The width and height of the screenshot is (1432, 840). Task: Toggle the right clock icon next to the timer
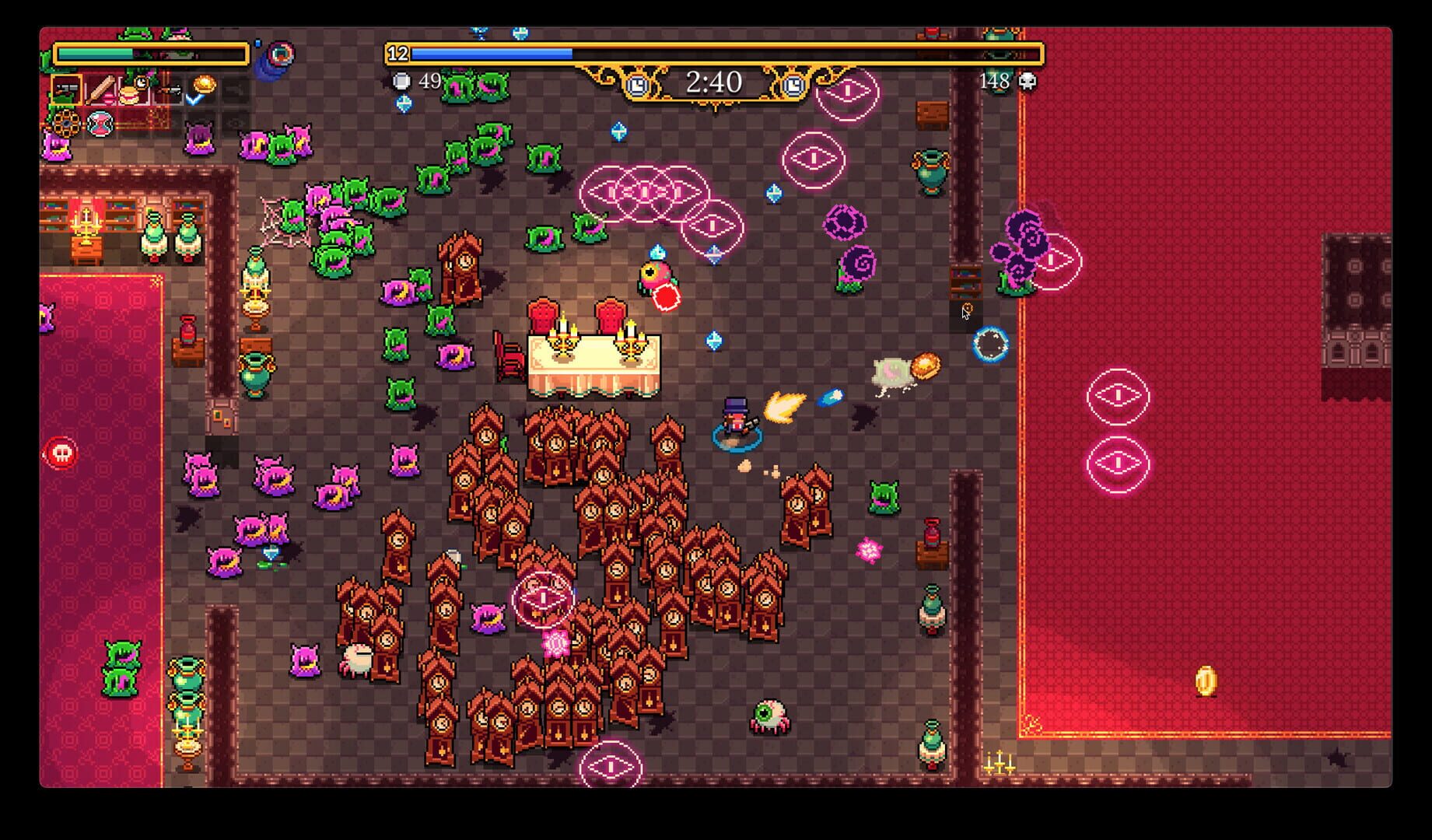[793, 86]
